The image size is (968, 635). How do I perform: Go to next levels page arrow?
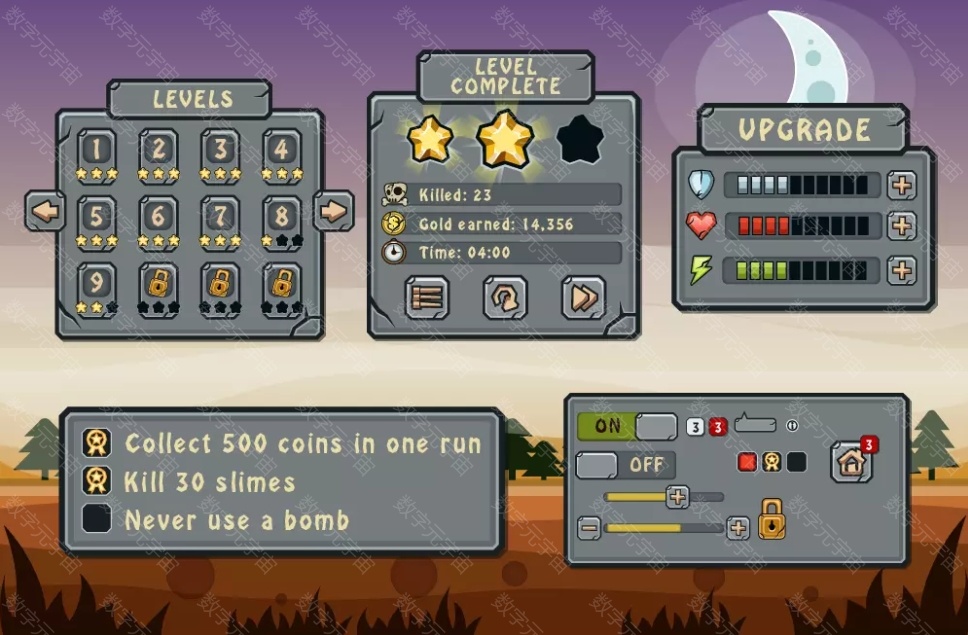point(334,211)
